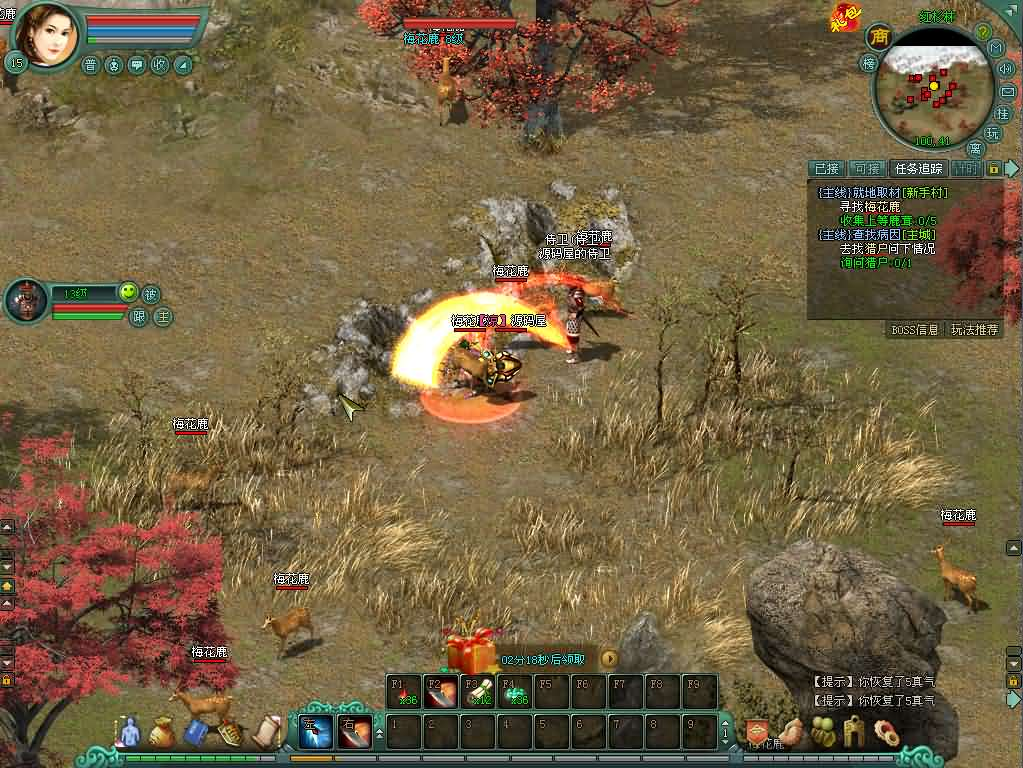Click the player portrait avatar
1023x768 pixels.
tap(47, 33)
